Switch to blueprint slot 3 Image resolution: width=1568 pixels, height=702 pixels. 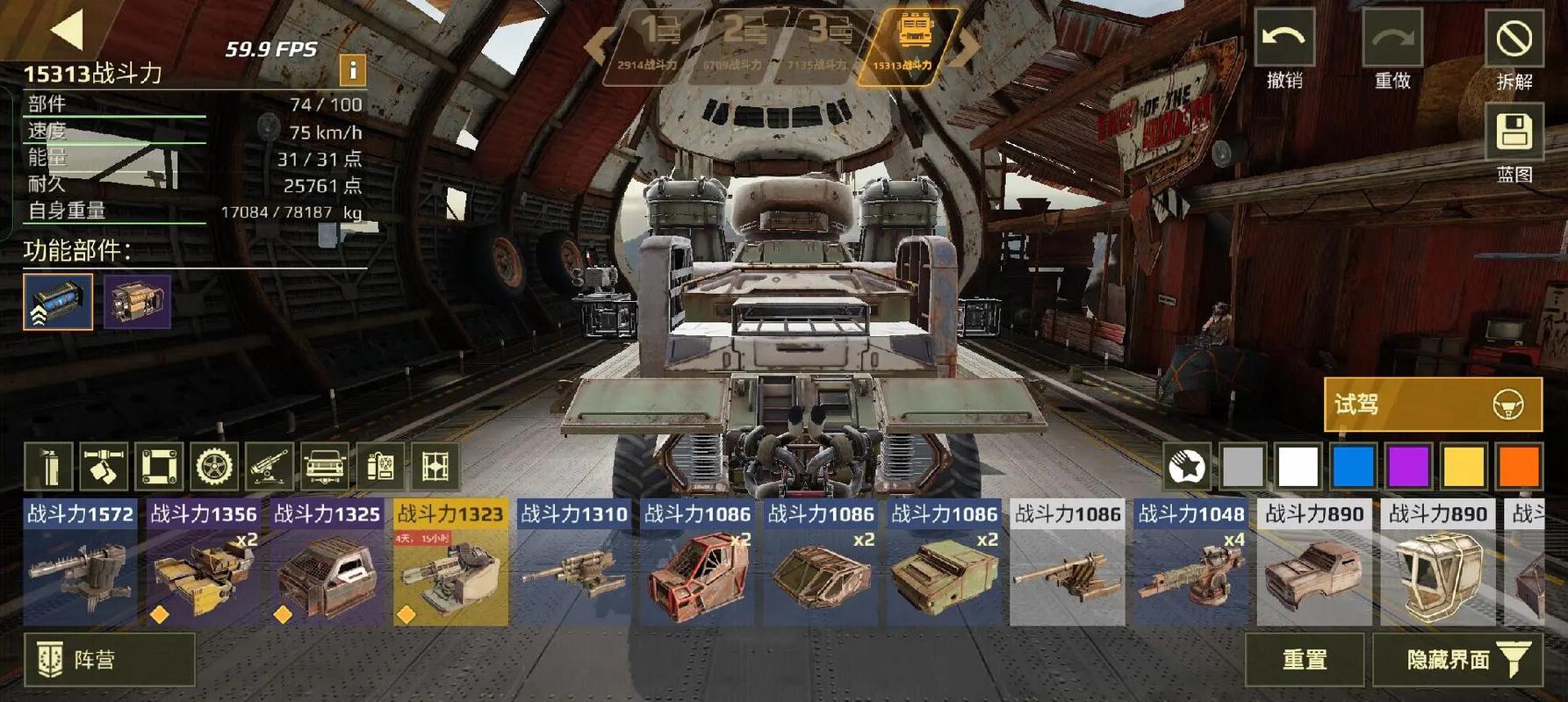click(823, 44)
